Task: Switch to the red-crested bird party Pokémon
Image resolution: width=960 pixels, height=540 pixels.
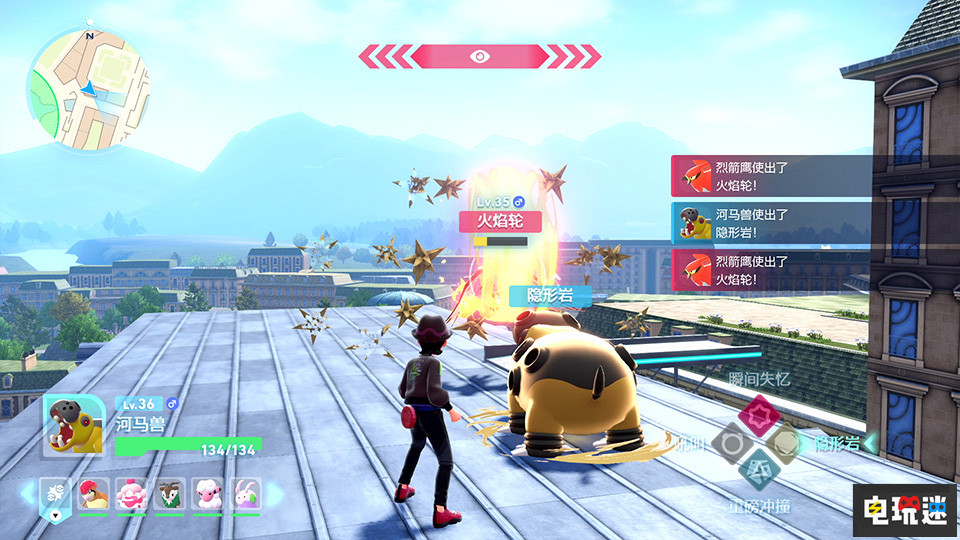Action: pyautogui.click(x=94, y=493)
